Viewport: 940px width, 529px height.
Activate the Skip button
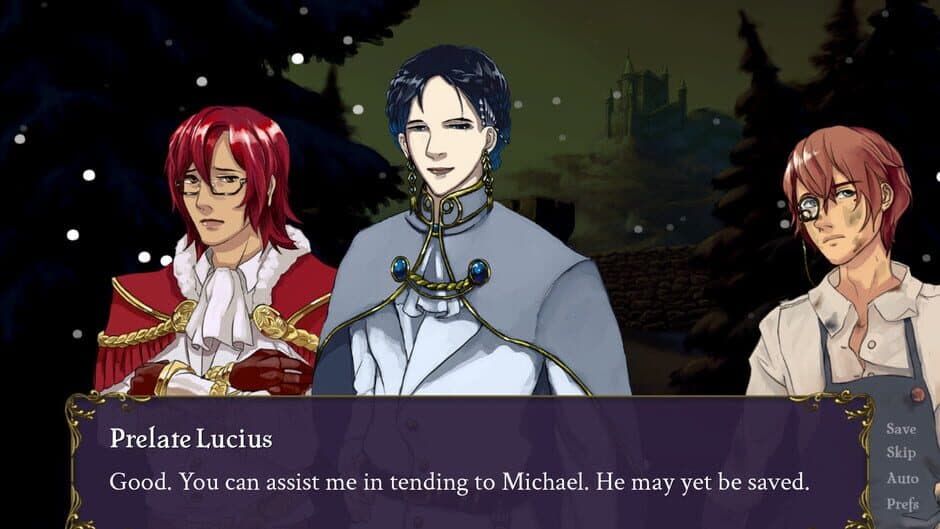click(x=900, y=453)
